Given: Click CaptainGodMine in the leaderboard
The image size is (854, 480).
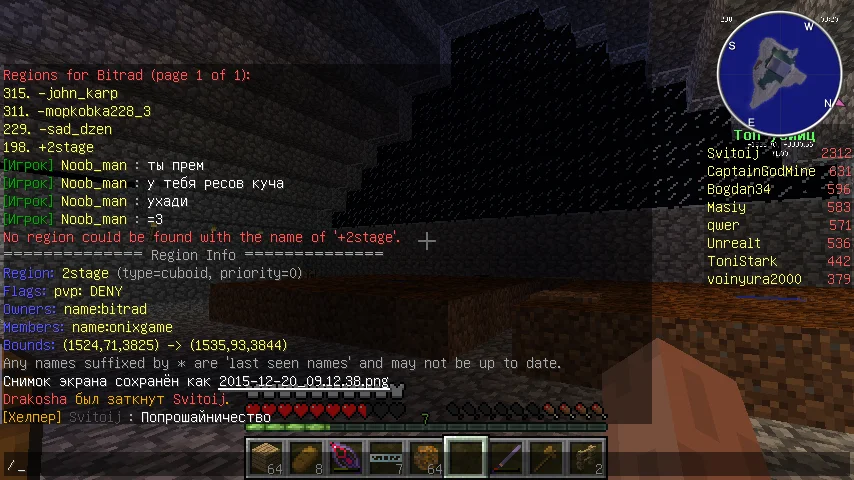Looking at the screenshot, I should (761, 171).
